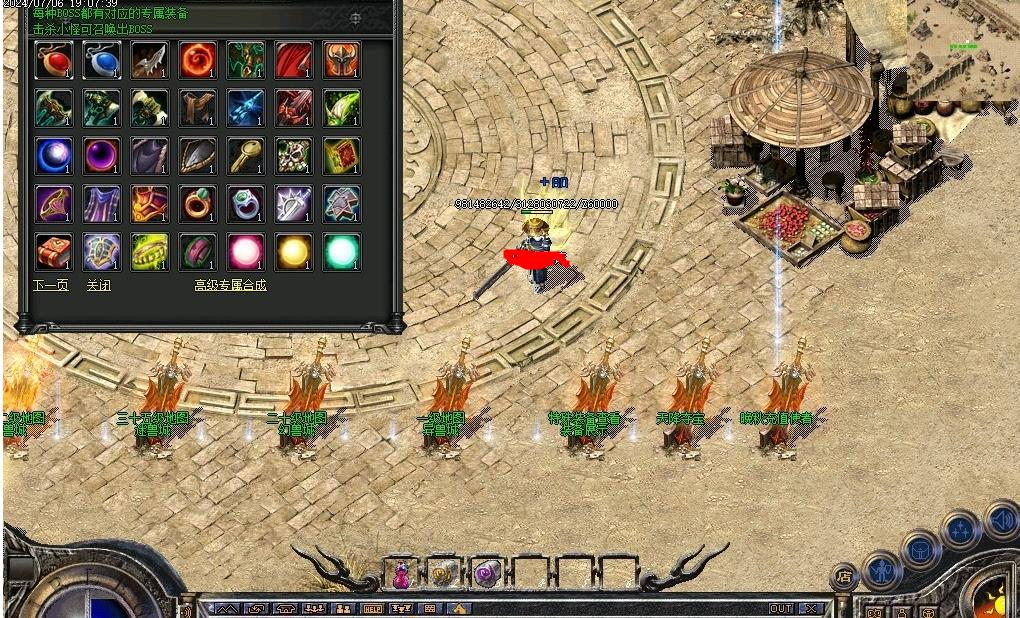The width and height of the screenshot is (1020, 618).
Task: Open the minimap in the corner
Action: [963, 50]
